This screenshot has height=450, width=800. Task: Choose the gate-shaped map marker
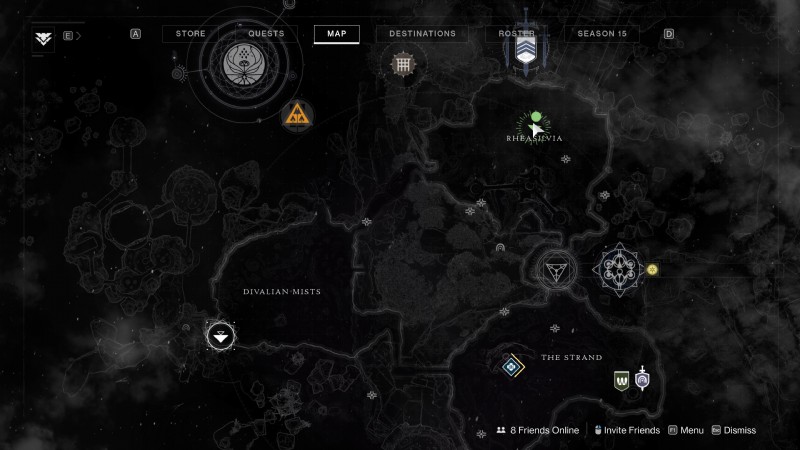pos(402,64)
